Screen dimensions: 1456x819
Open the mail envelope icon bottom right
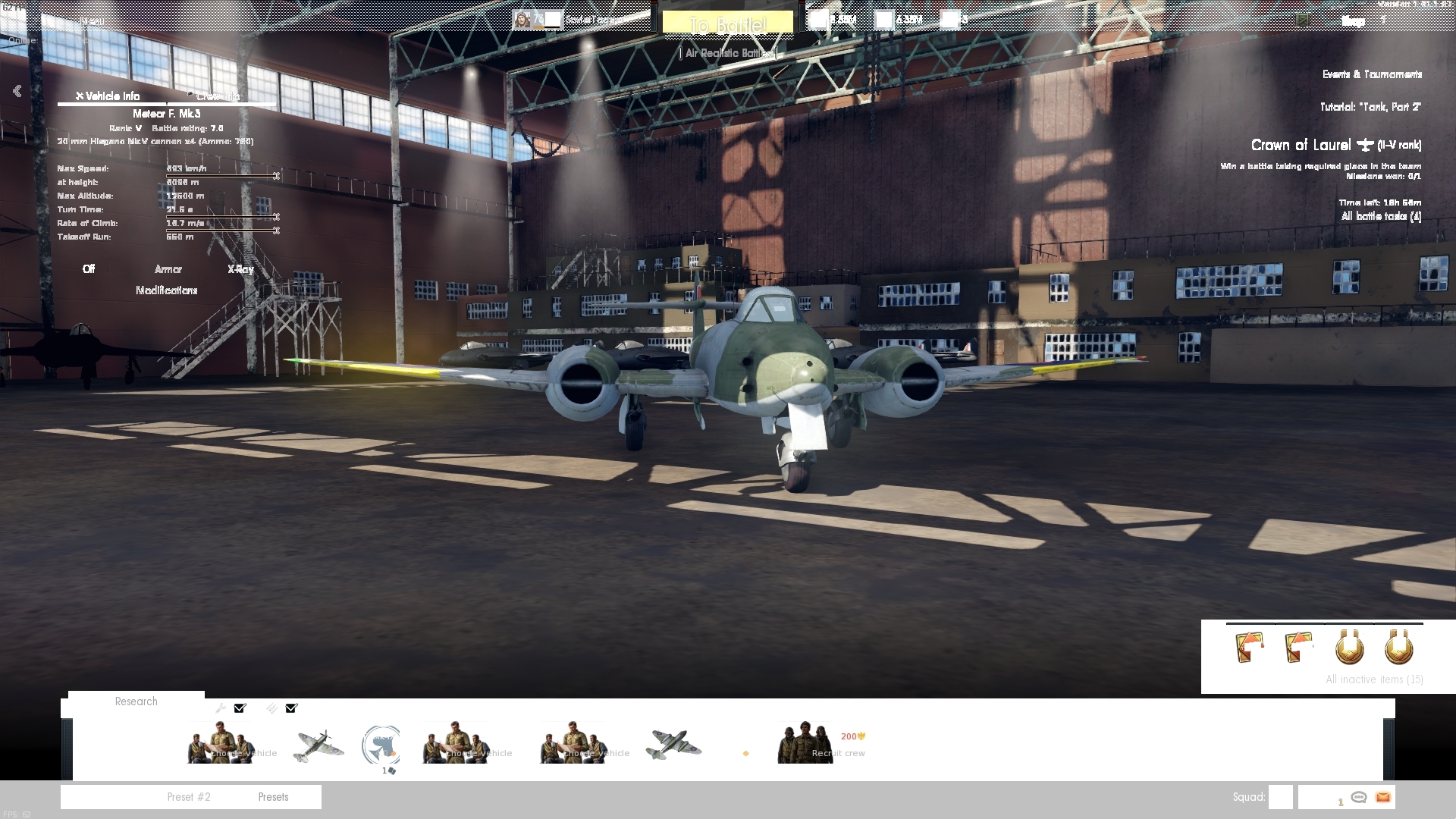[x=1385, y=798]
